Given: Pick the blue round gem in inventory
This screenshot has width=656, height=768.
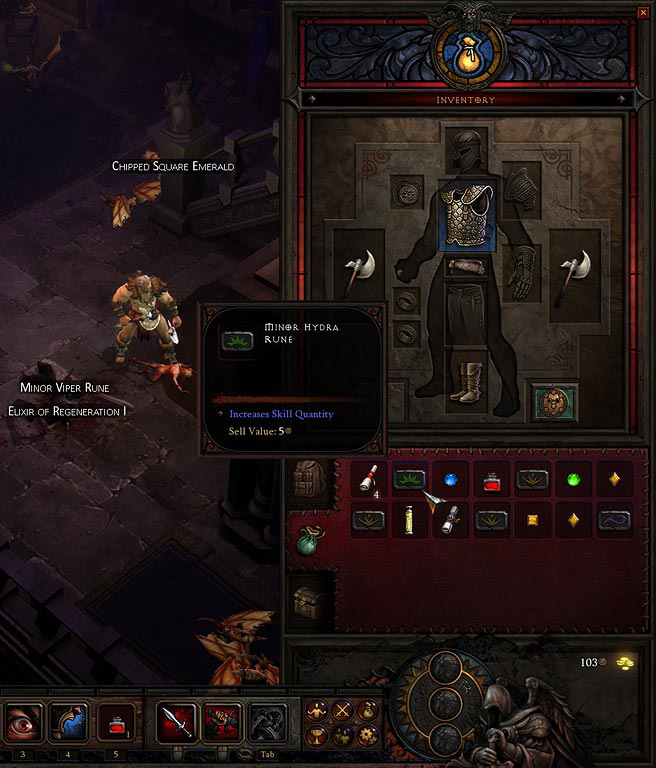Looking at the screenshot, I should 451,481.
